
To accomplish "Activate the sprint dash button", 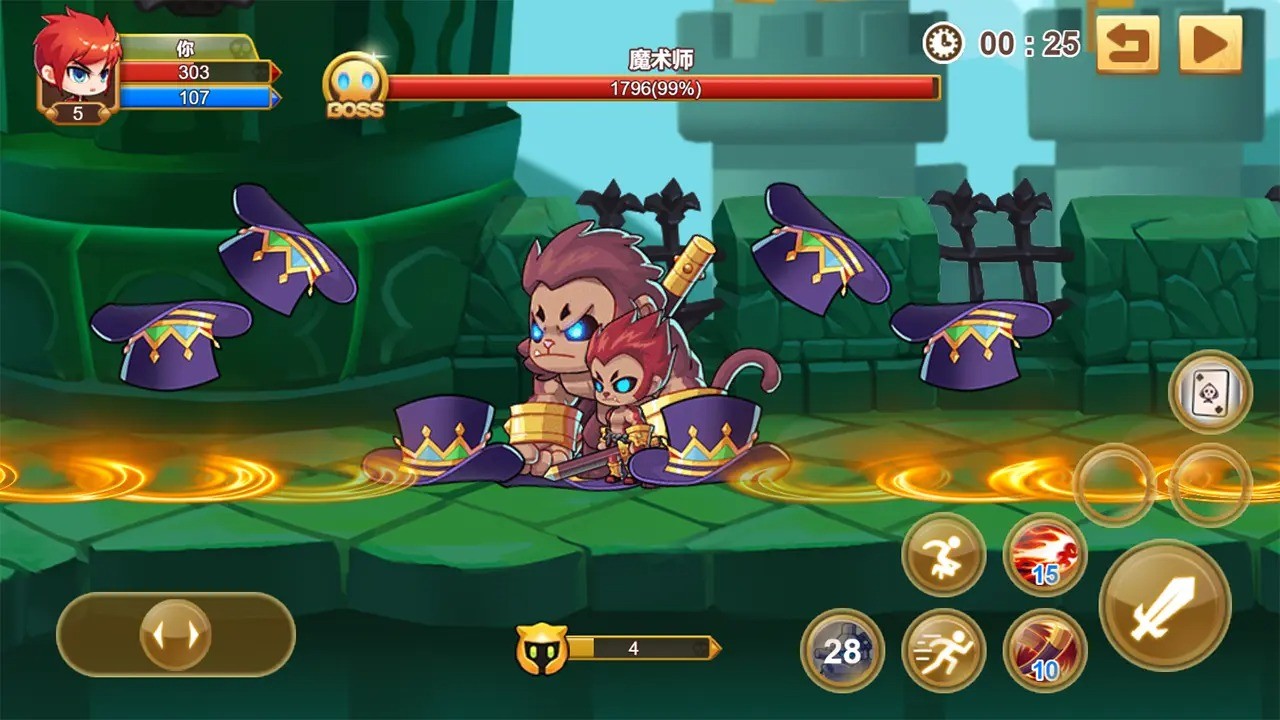I will 943,650.
